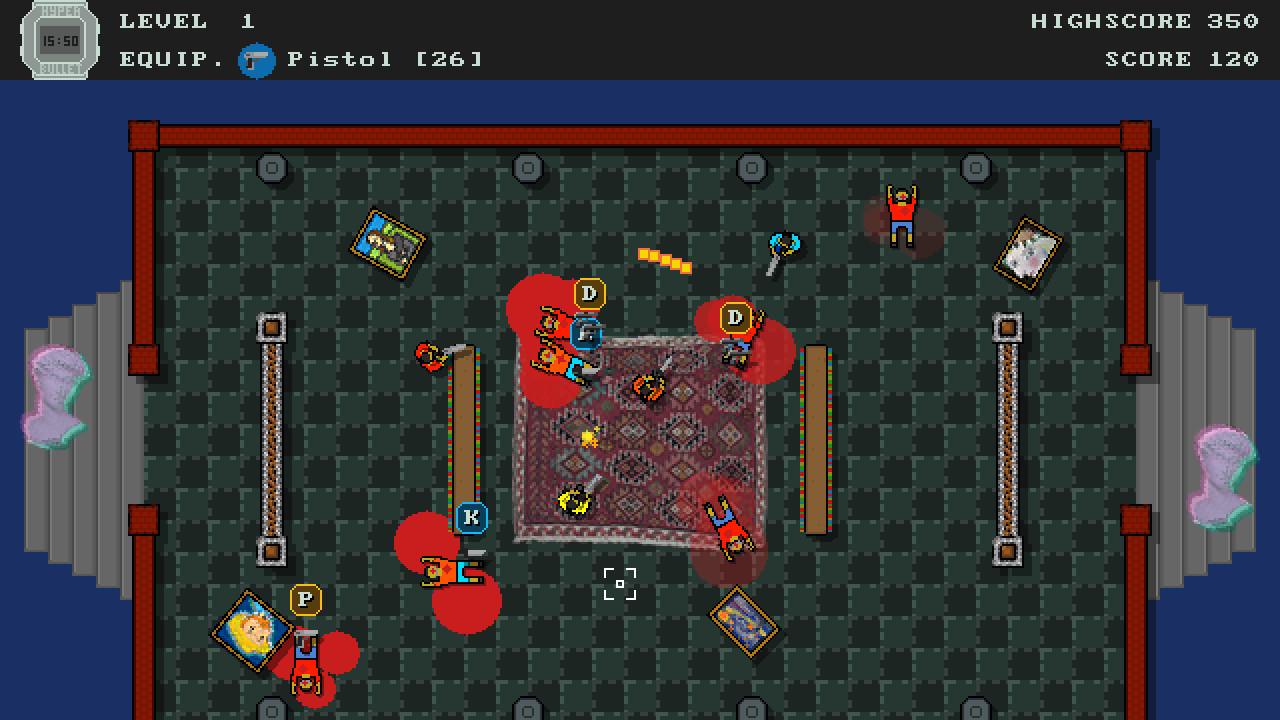
Task: Select the golden portrait painting bottom left
Action: pos(252,632)
